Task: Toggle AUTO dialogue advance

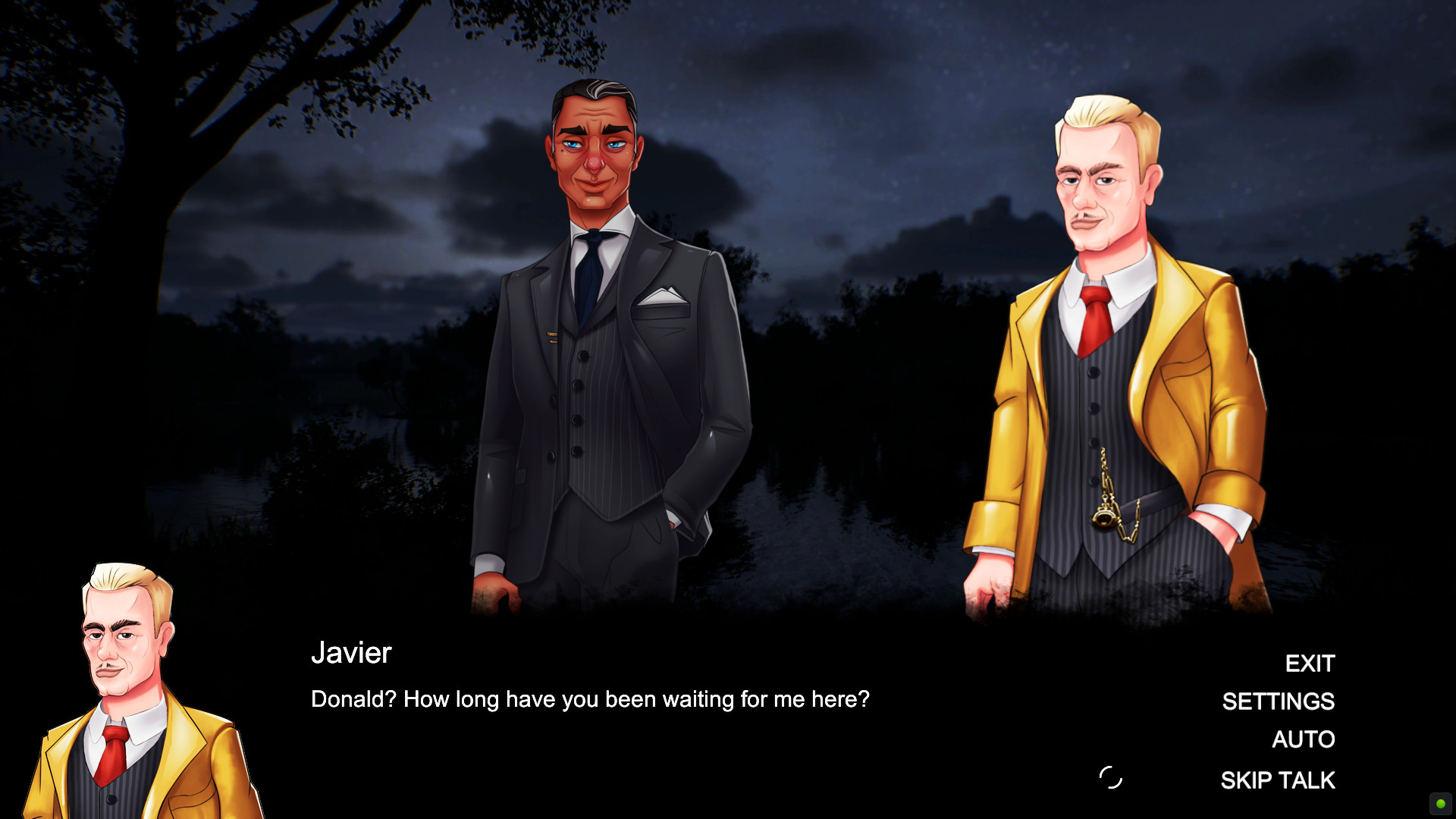Action: point(1303,739)
